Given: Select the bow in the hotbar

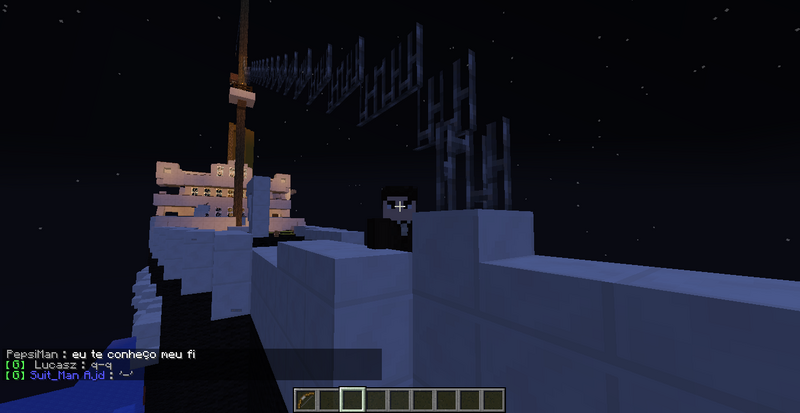Looking at the screenshot, I should (x=305, y=401).
